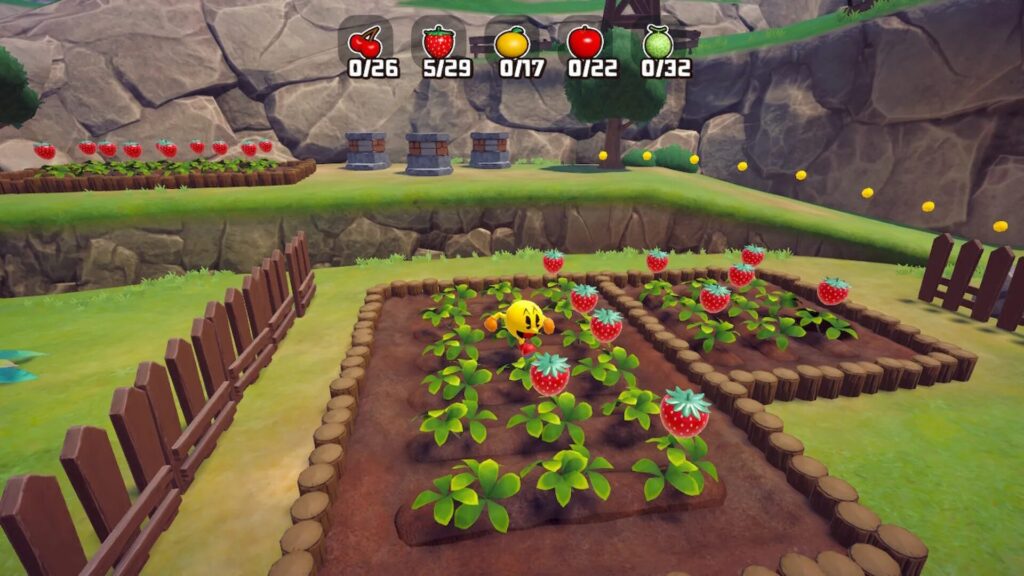The height and width of the screenshot is (576, 1024).
Task: Choose the orange fruit tracker icon
Action: [x=511, y=42]
